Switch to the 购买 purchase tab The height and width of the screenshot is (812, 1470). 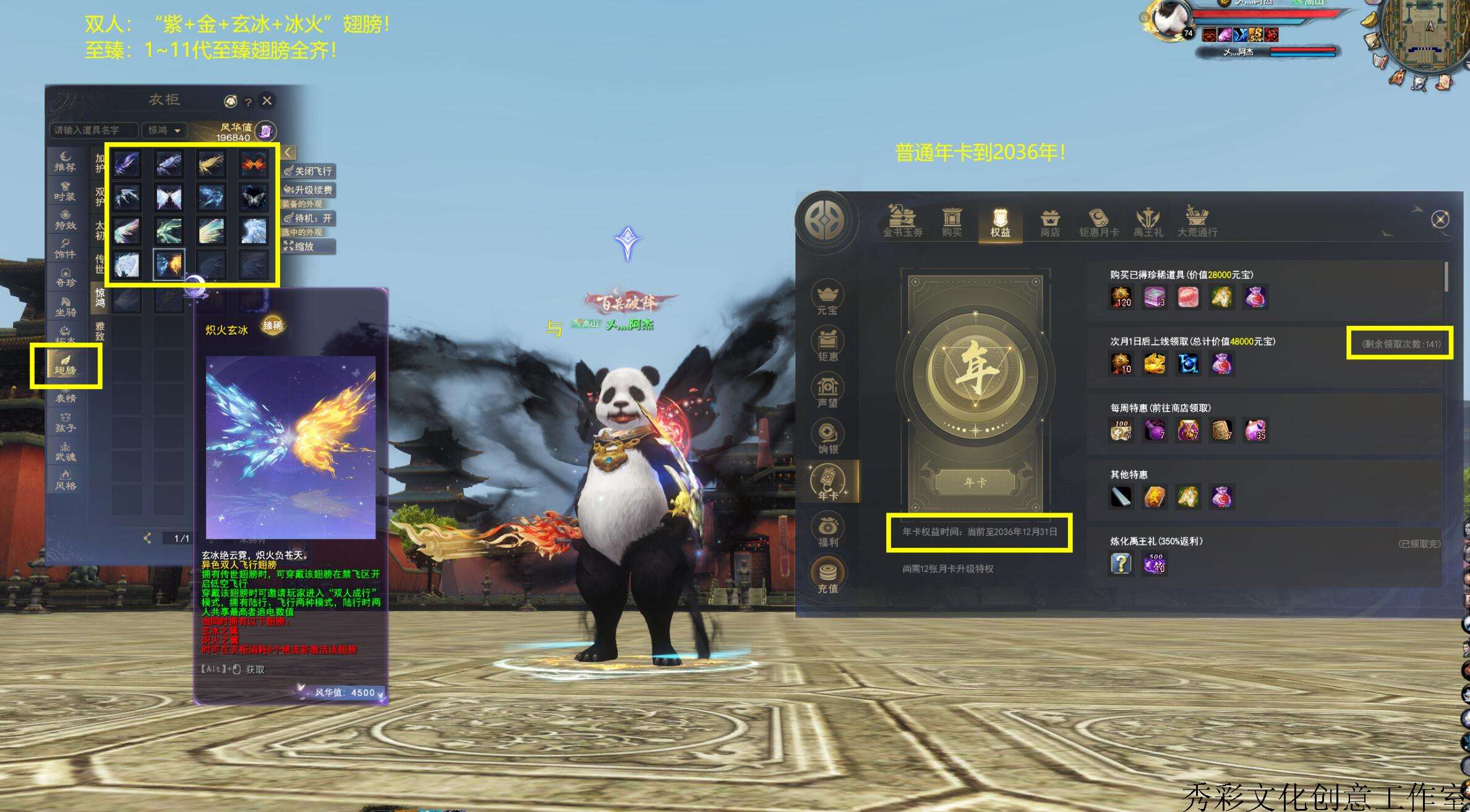coord(951,222)
